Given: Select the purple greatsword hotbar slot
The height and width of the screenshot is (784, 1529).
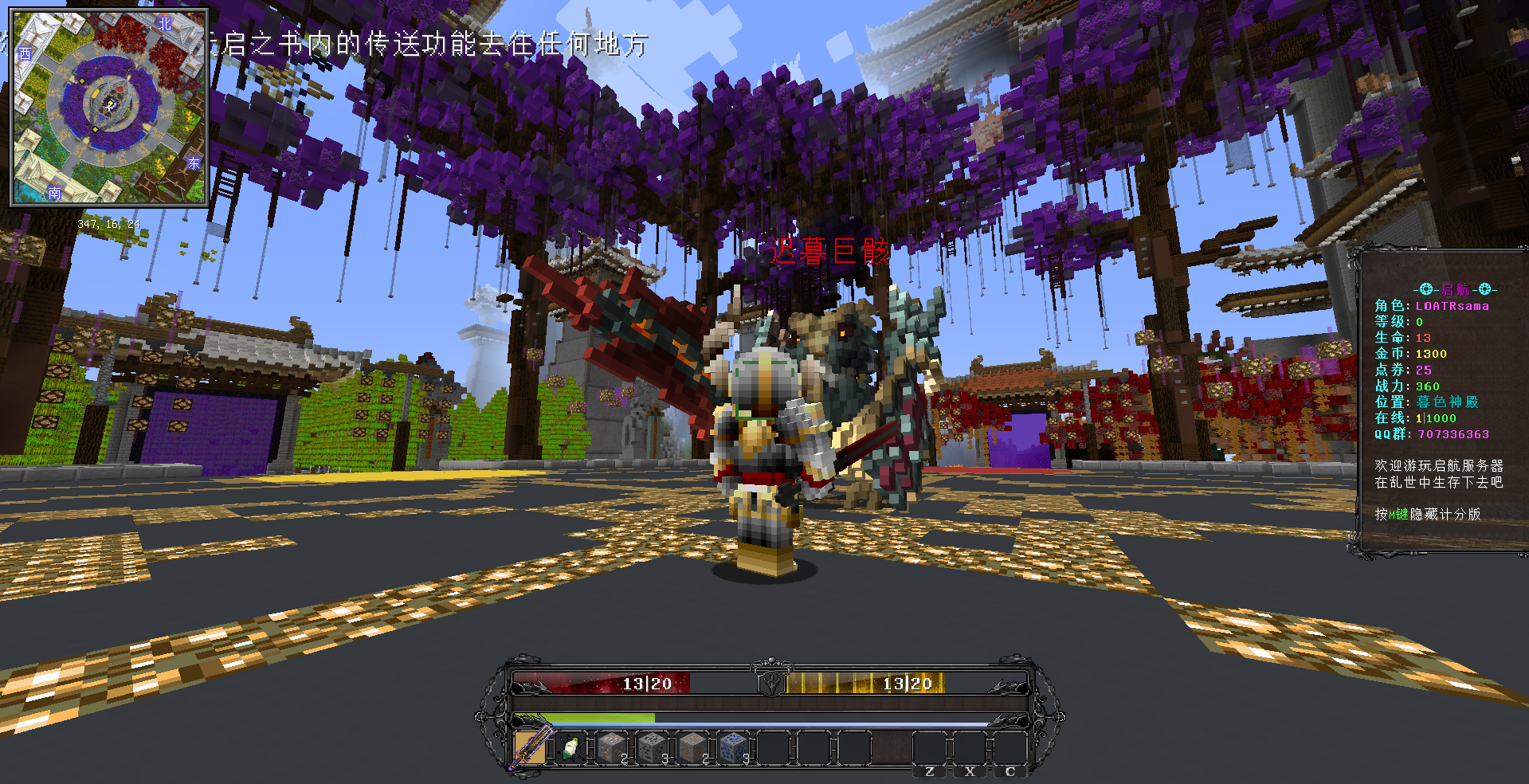Looking at the screenshot, I should (x=530, y=748).
